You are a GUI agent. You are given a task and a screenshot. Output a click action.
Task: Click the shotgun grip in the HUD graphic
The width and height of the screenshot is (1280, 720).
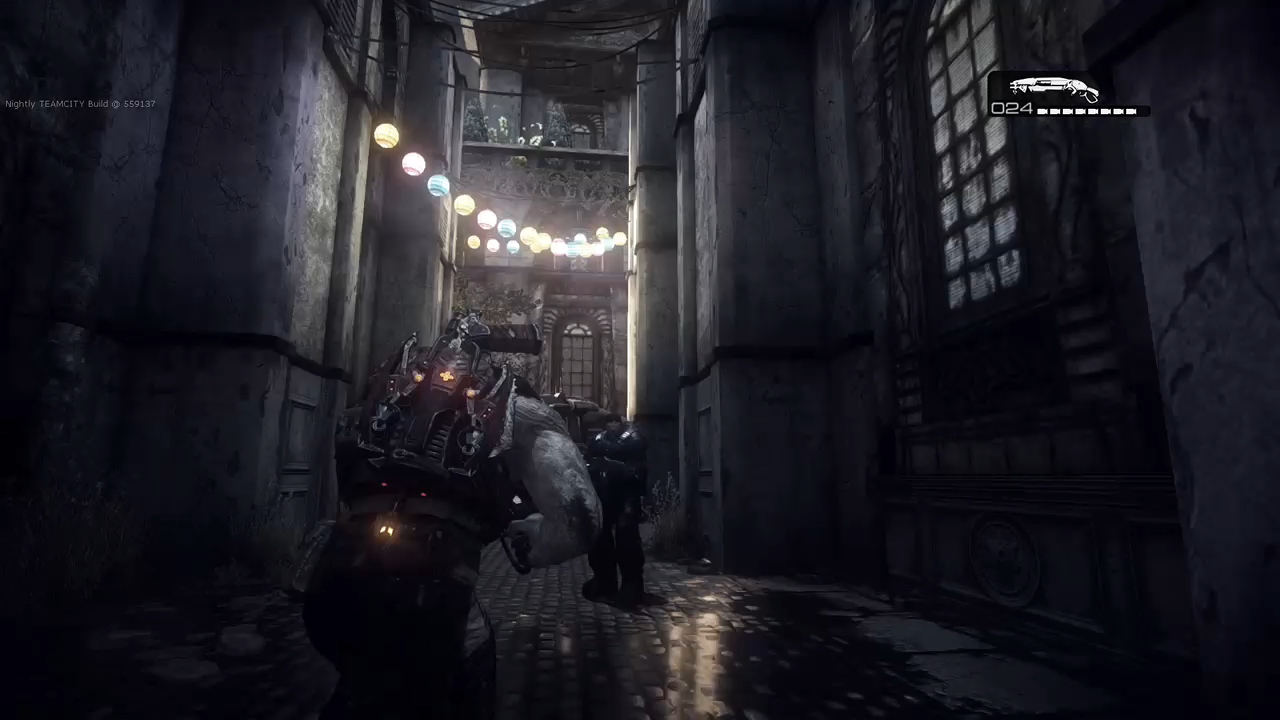tap(1090, 96)
